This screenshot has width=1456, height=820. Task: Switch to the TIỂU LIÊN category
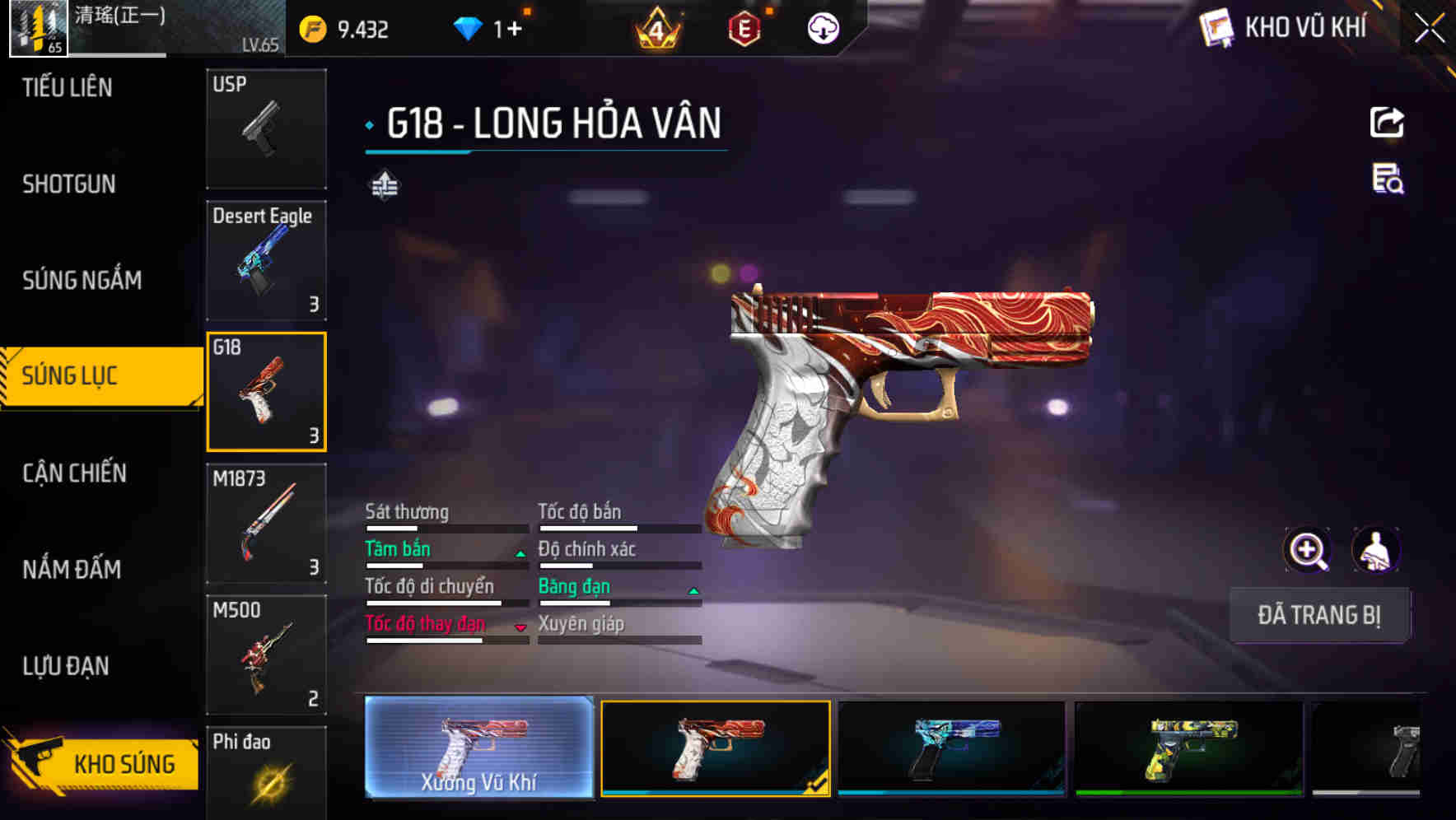[x=68, y=87]
